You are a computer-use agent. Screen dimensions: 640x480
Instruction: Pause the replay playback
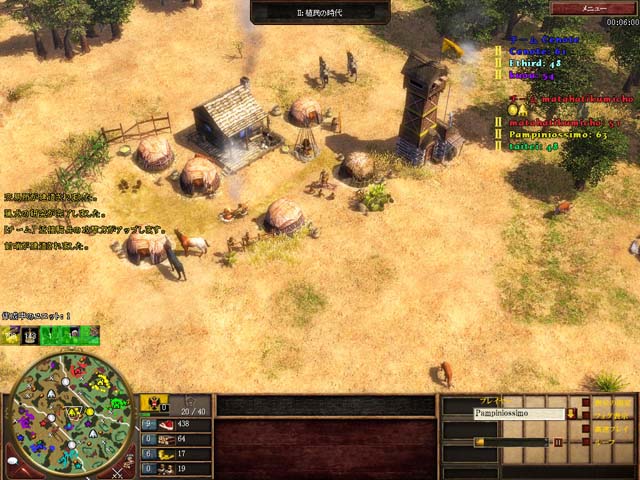coord(558,441)
